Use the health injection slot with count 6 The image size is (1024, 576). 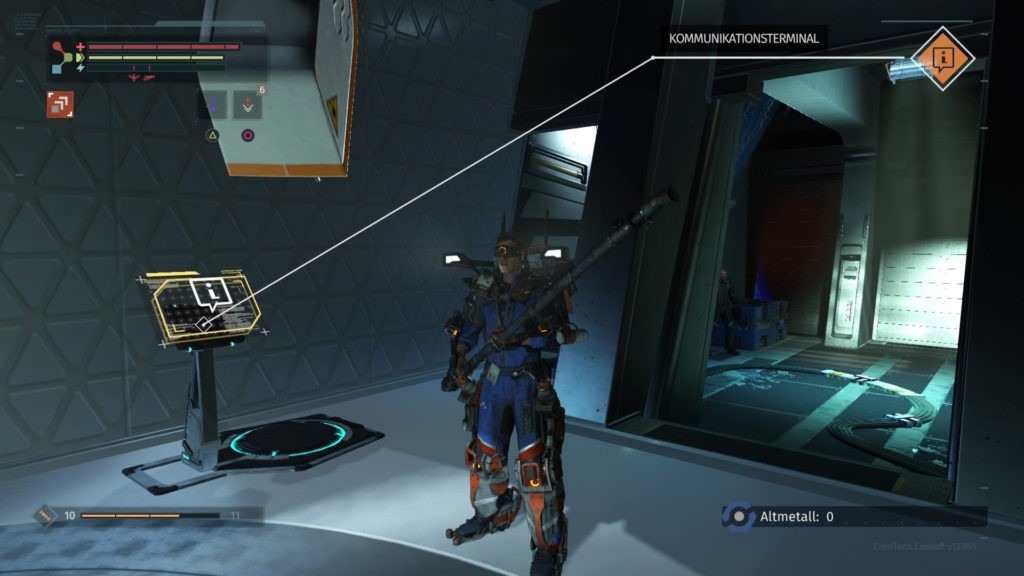[247, 105]
